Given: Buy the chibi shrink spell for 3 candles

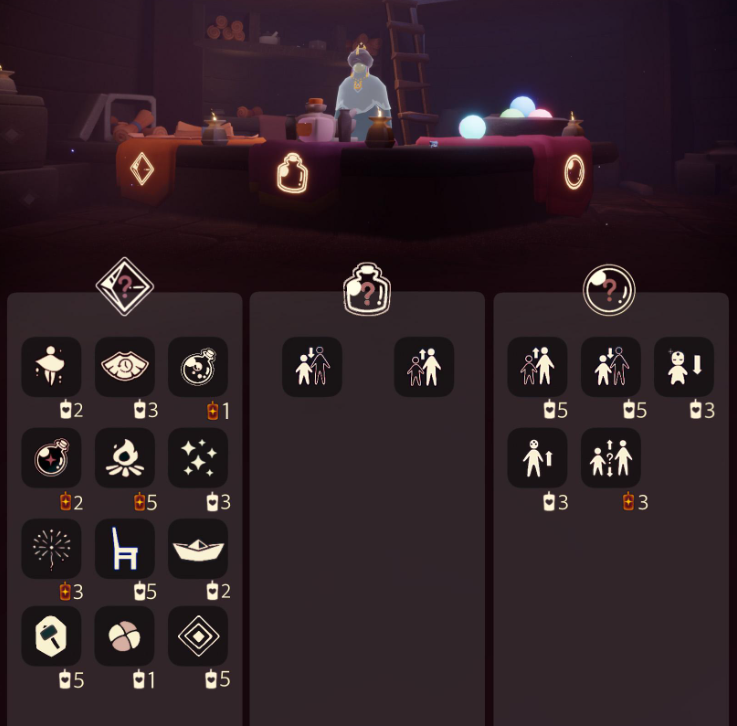Looking at the screenshot, I should [685, 367].
